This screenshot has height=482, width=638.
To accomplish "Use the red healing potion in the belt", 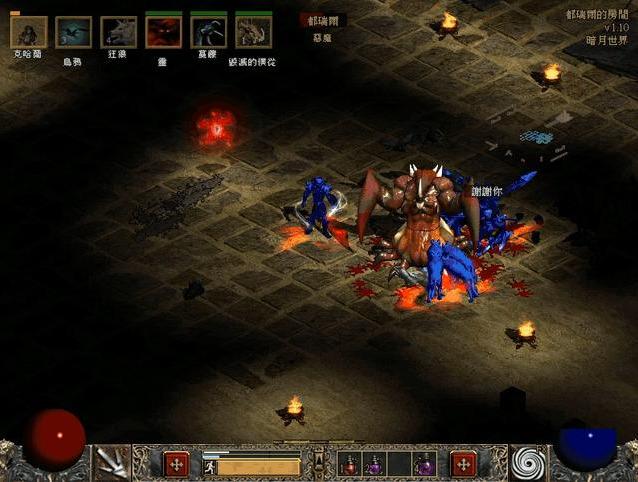I will [x=350, y=465].
